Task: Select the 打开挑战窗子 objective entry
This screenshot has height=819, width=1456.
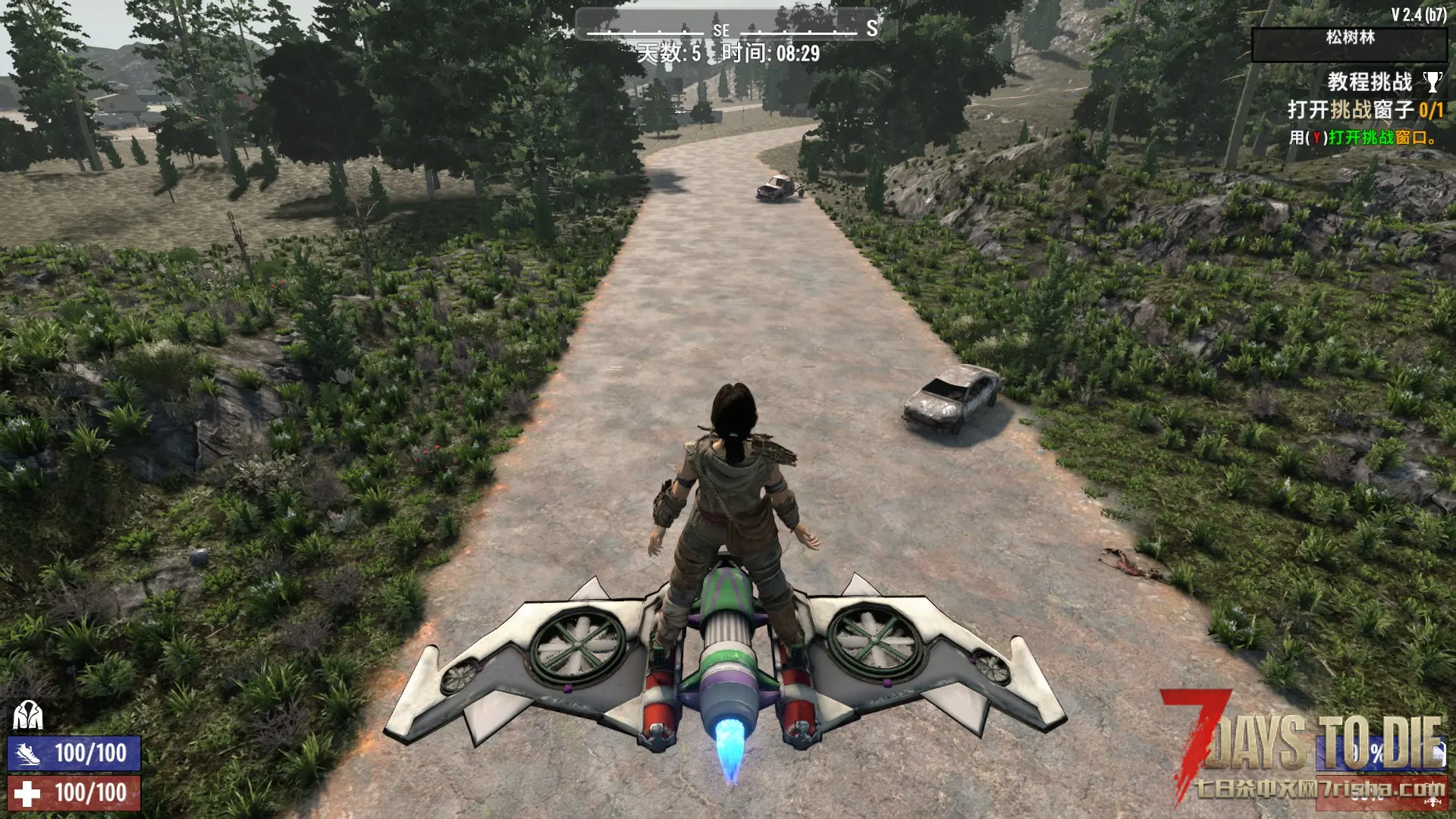Action: (x=1364, y=110)
